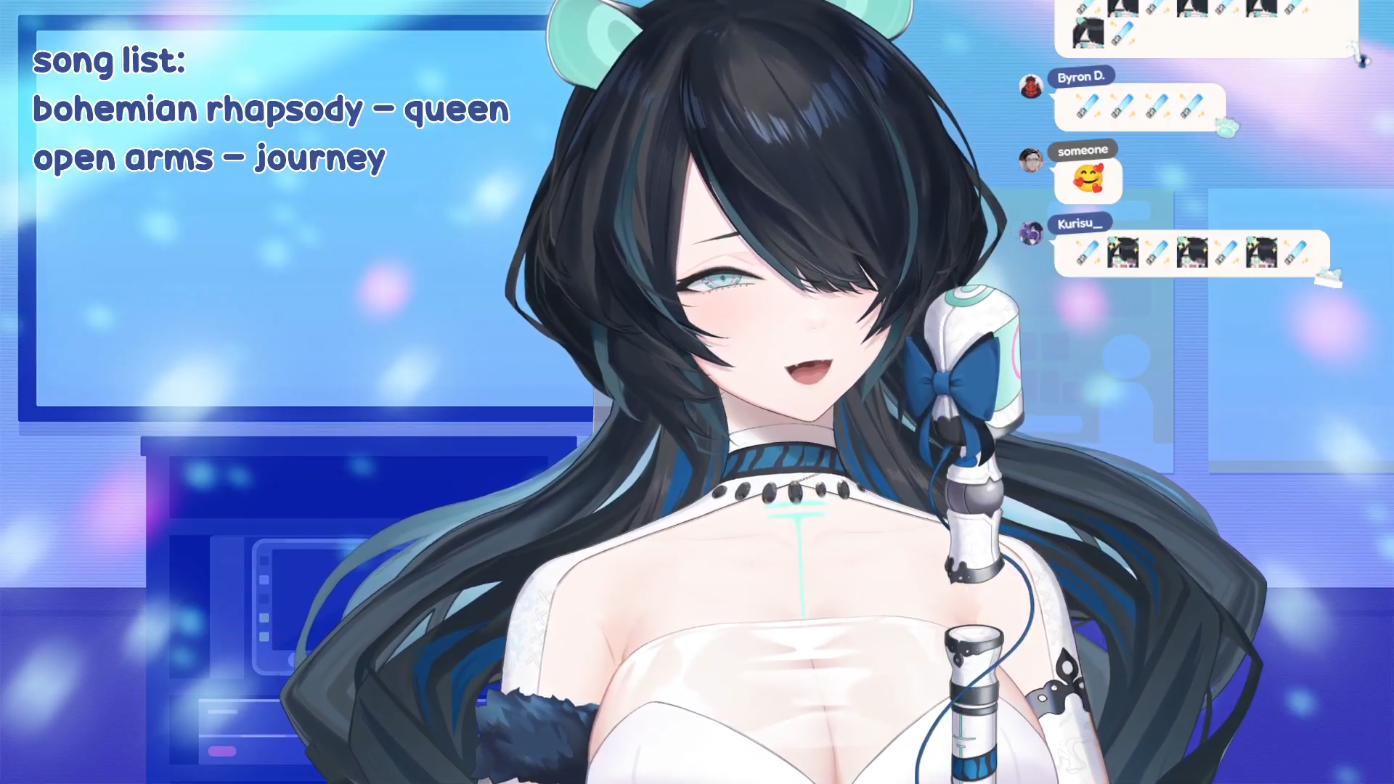Select Kurisu_'s chat avatar
This screenshot has width=1394, height=784.
click(1031, 233)
